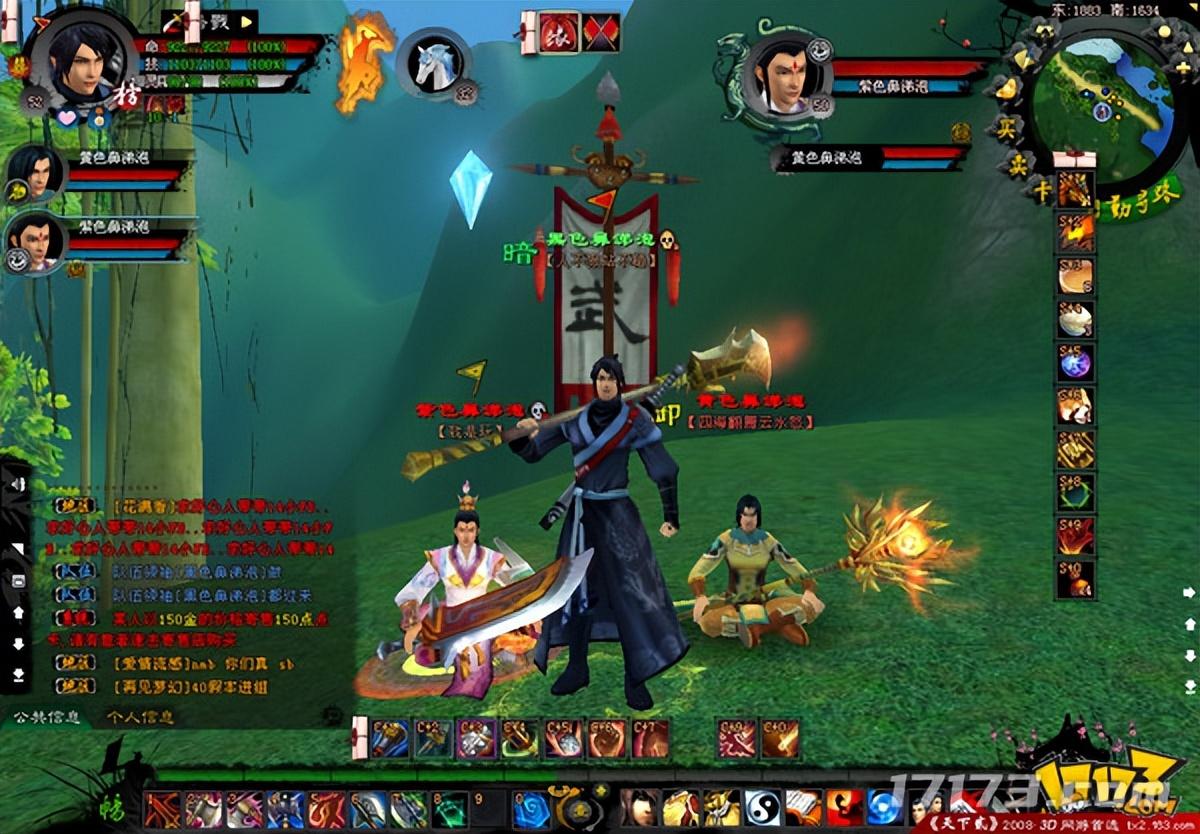Activate the blue orb skill in side bar

pos(1076,362)
